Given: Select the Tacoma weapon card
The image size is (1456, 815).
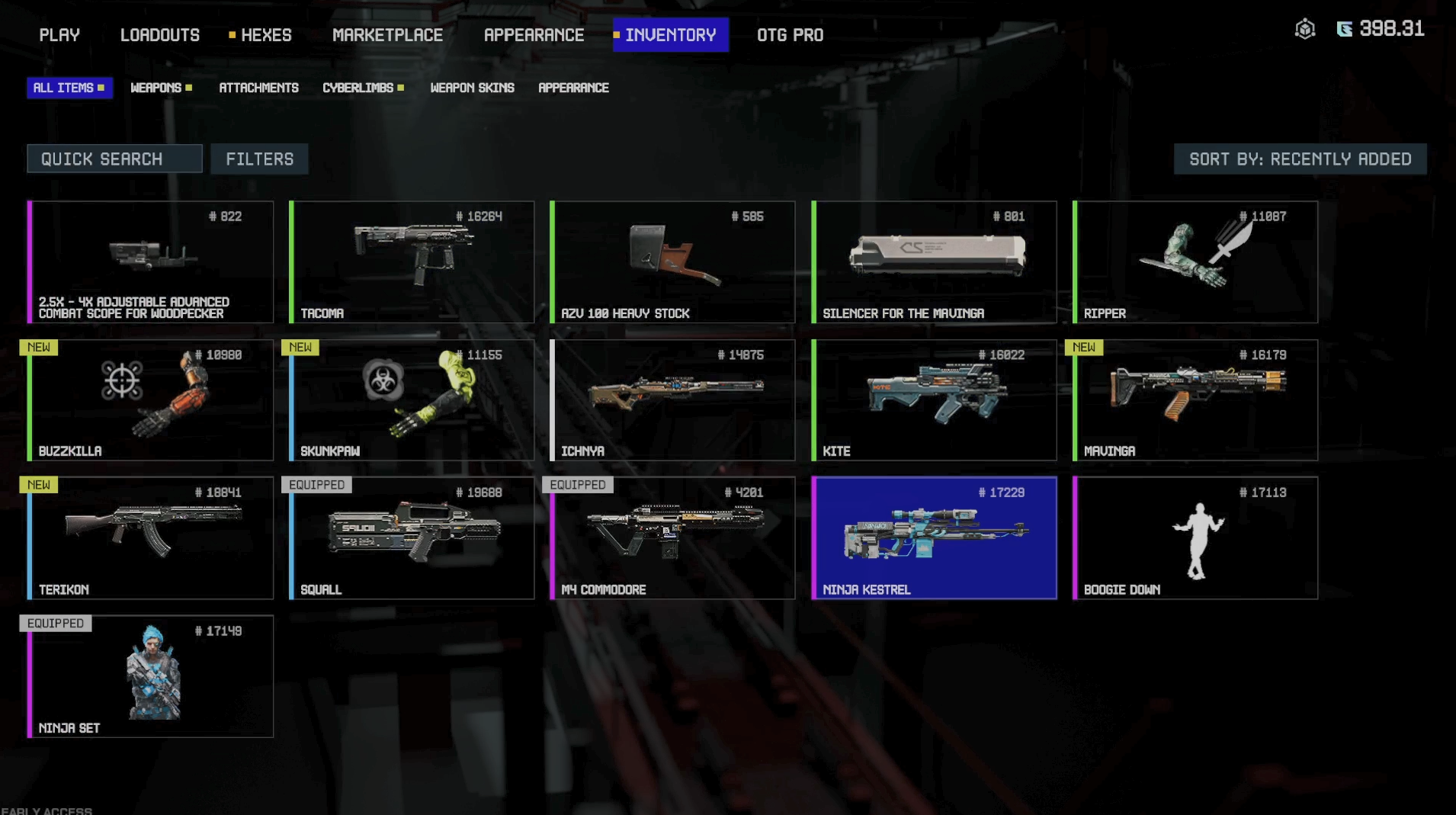Looking at the screenshot, I should [x=412, y=262].
